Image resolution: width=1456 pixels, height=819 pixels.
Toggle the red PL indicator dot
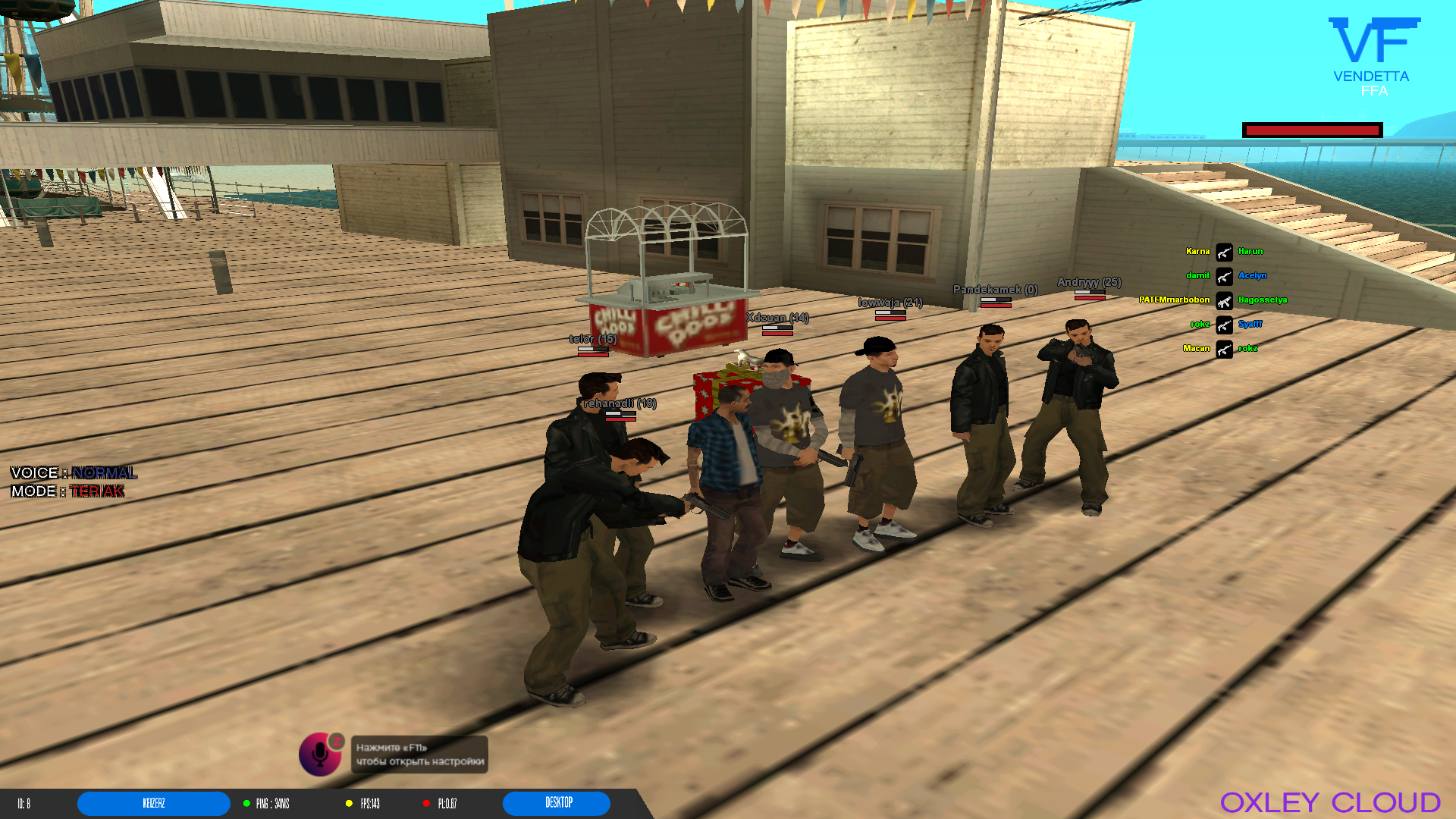point(427,803)
